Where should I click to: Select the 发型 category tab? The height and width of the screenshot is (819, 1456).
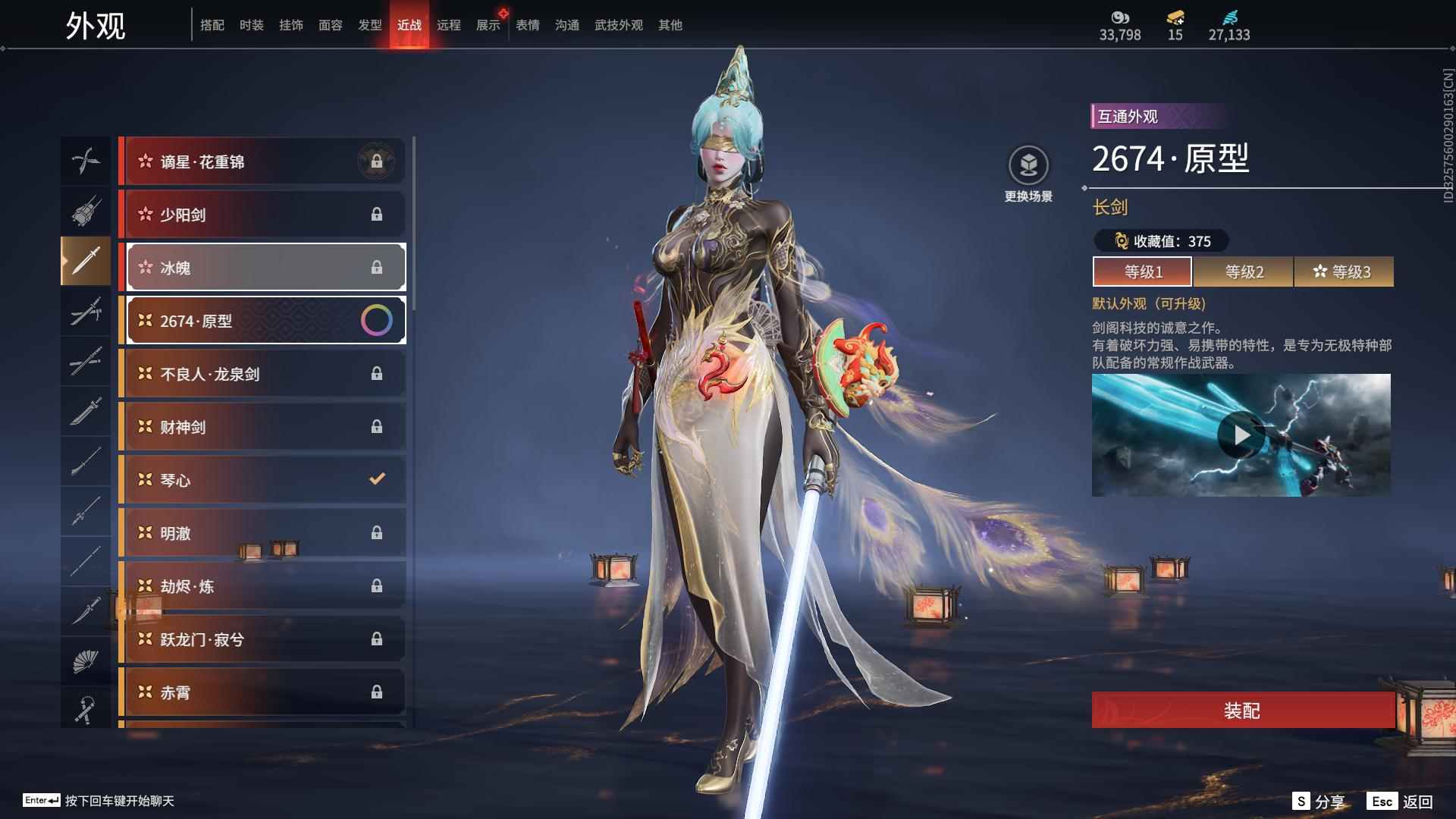[x=369, y=25]
